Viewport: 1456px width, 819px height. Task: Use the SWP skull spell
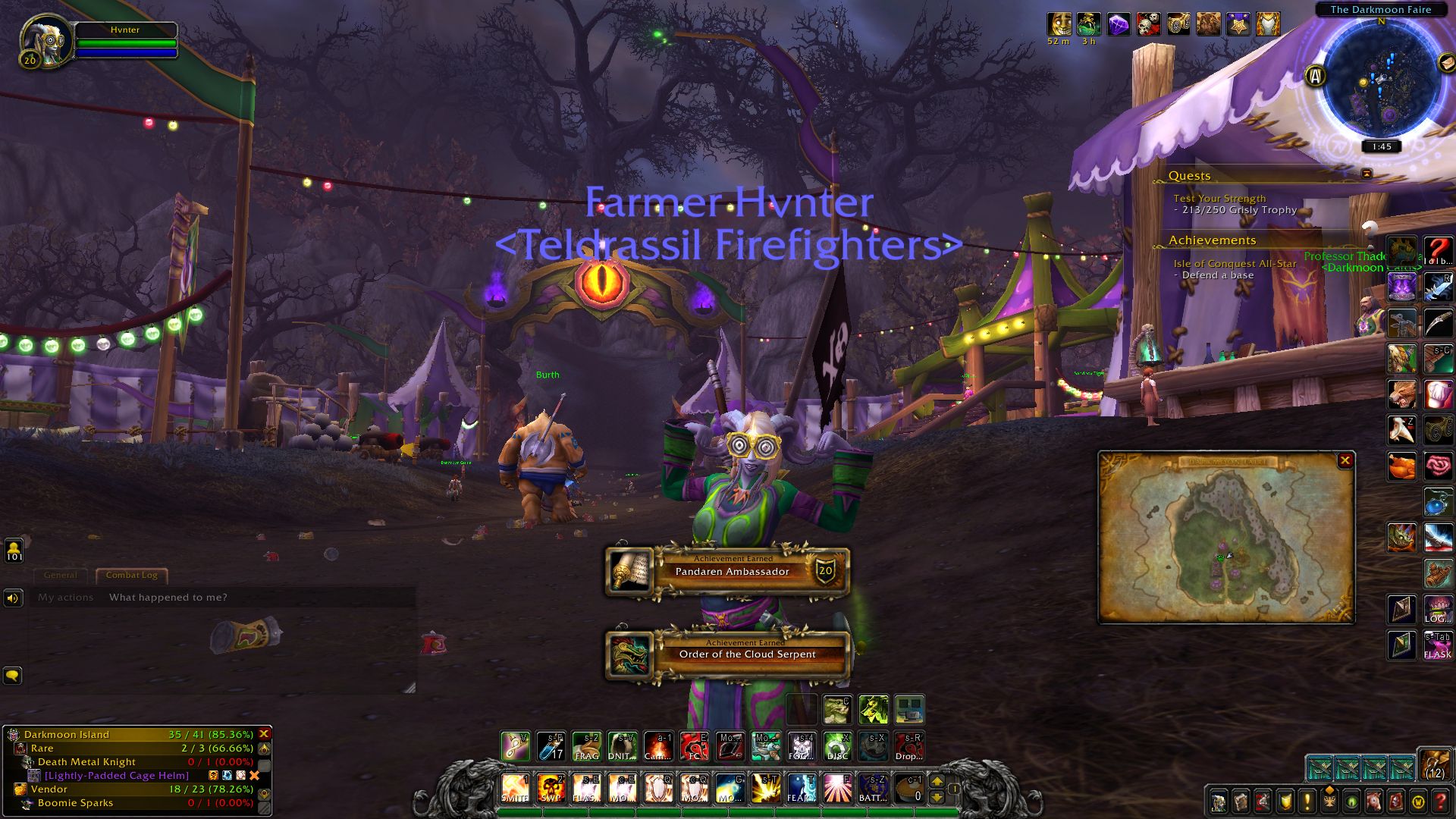tap(551, 789)
